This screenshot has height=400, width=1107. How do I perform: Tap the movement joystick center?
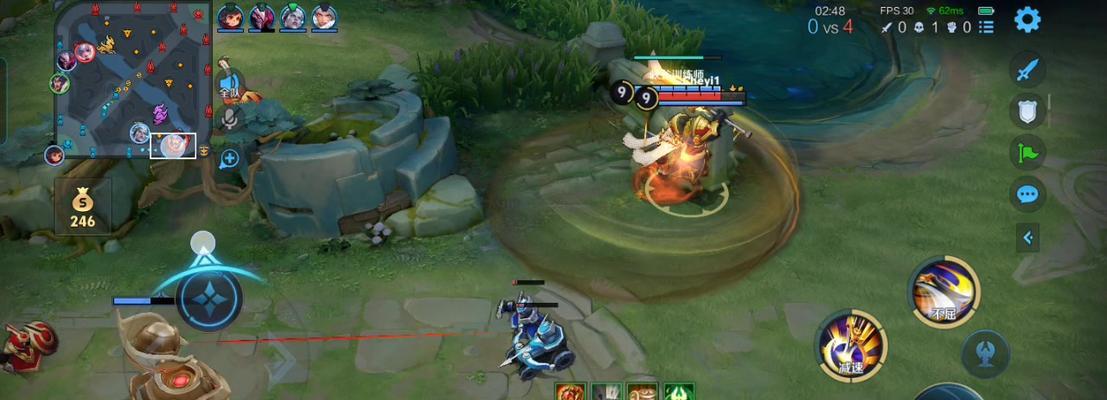[210, 298]
